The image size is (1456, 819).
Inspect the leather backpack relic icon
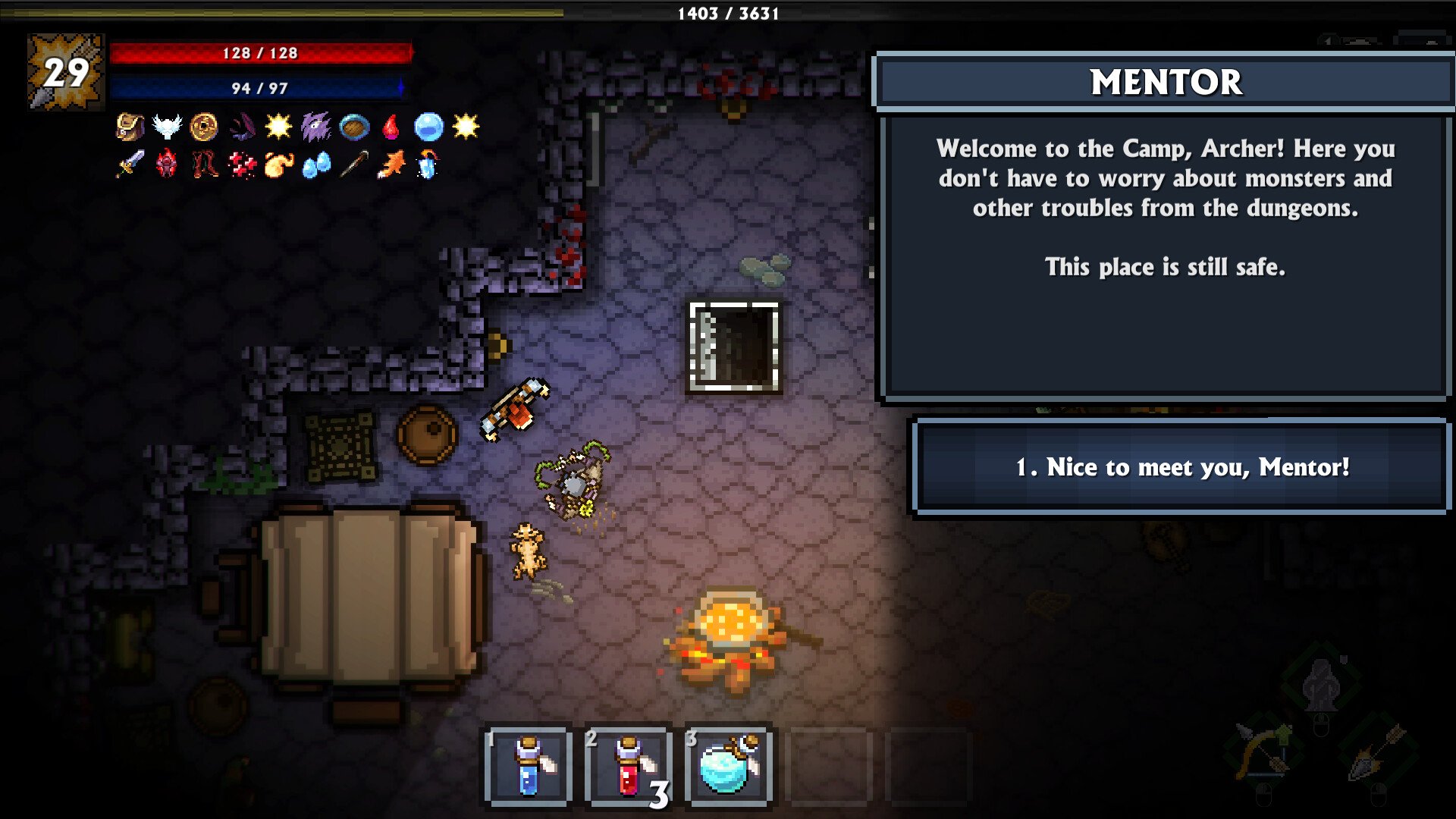click(130, 127)
